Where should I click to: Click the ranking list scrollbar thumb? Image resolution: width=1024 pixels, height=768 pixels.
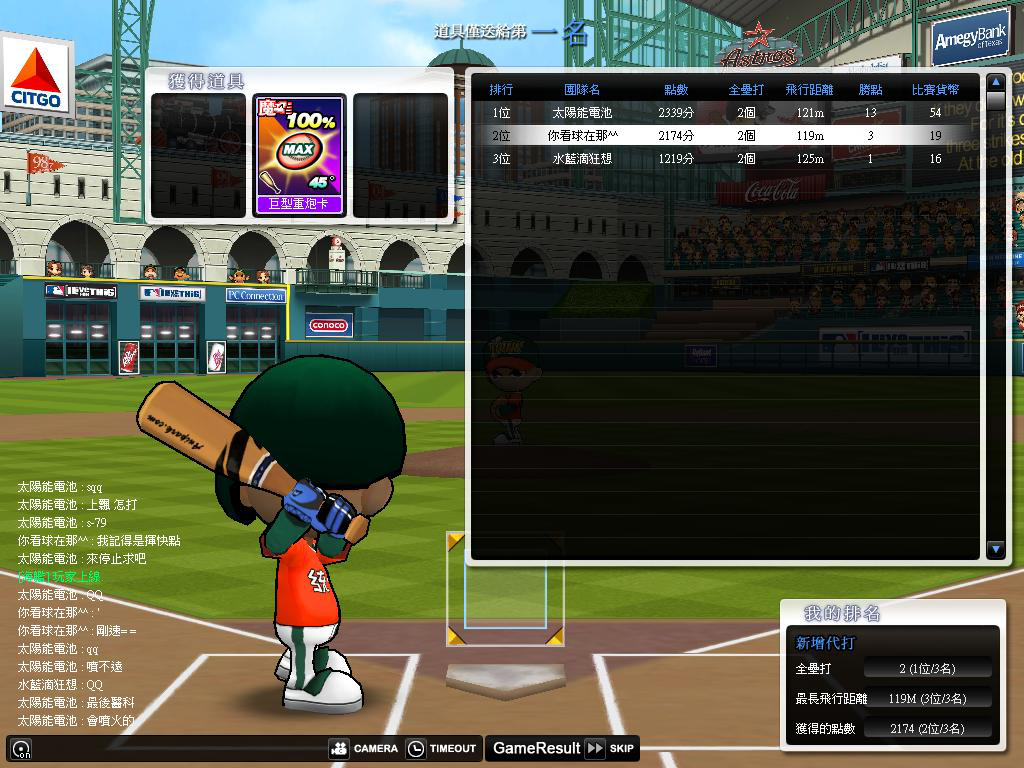coord(995,101)
